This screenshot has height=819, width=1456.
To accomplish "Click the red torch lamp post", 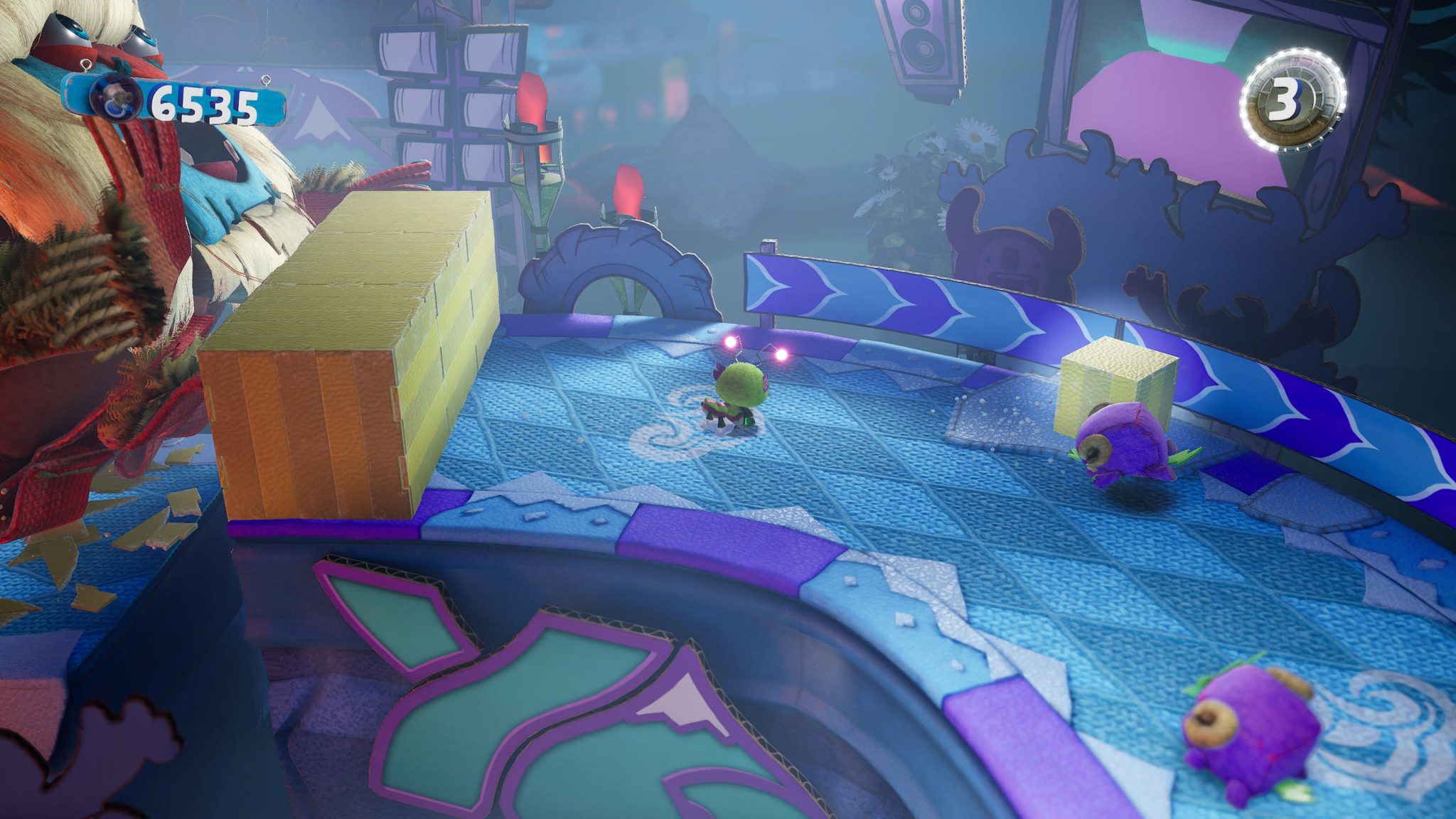I will [537, 149].
